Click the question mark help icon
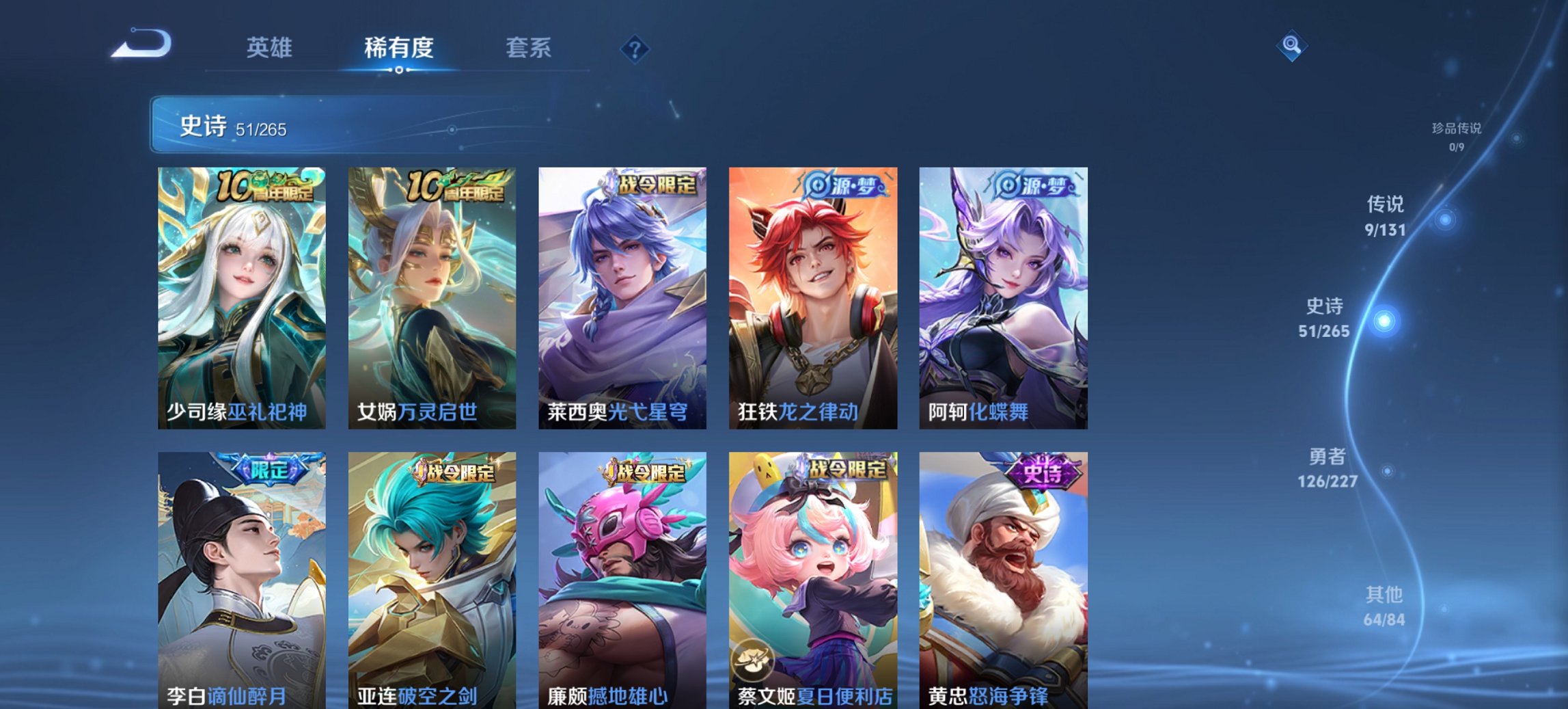 [x=634, y=48]
